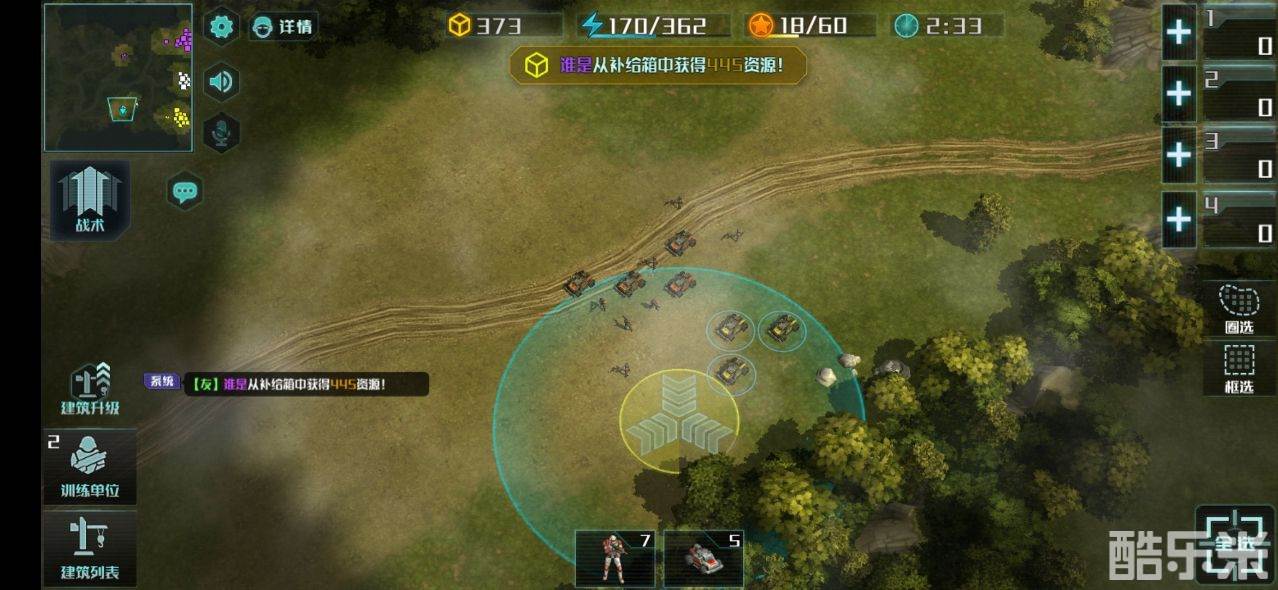Activate 圈选 lasso selection tool
Viewport: 1278px width, 590px height.
coord(1239,308)
